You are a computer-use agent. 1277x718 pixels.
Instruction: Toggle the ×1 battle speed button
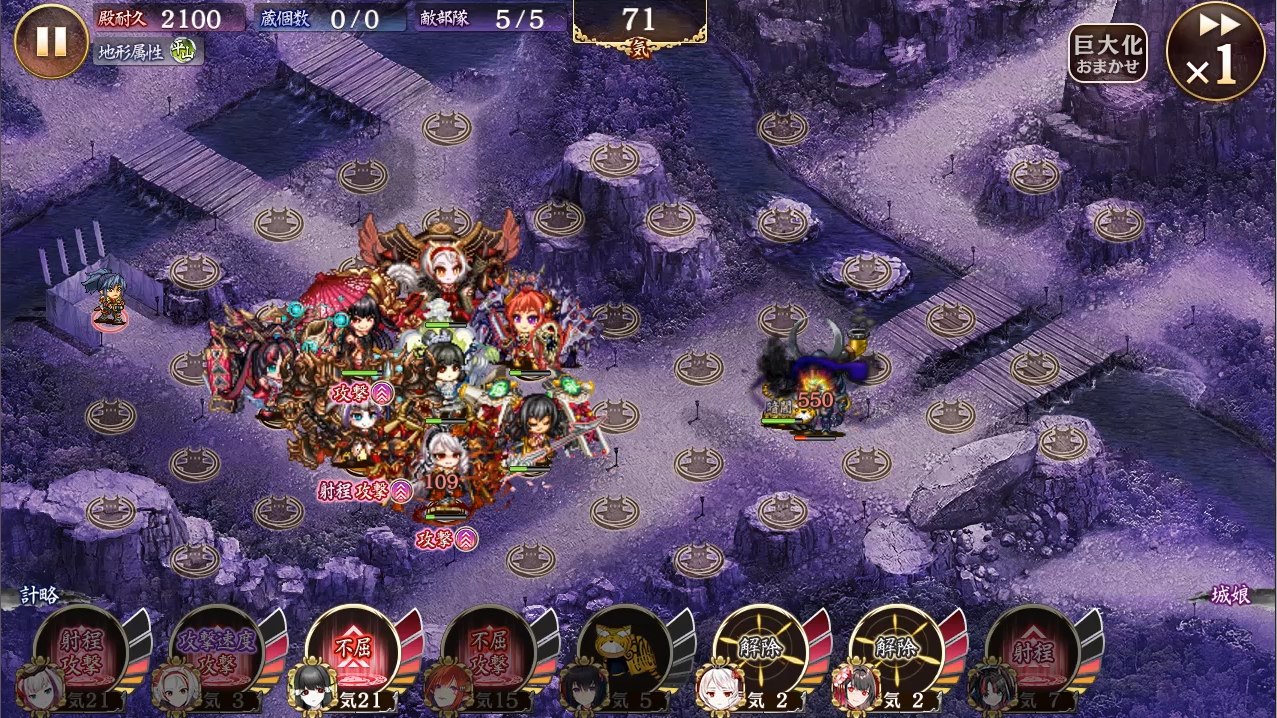pos(1215,51)
